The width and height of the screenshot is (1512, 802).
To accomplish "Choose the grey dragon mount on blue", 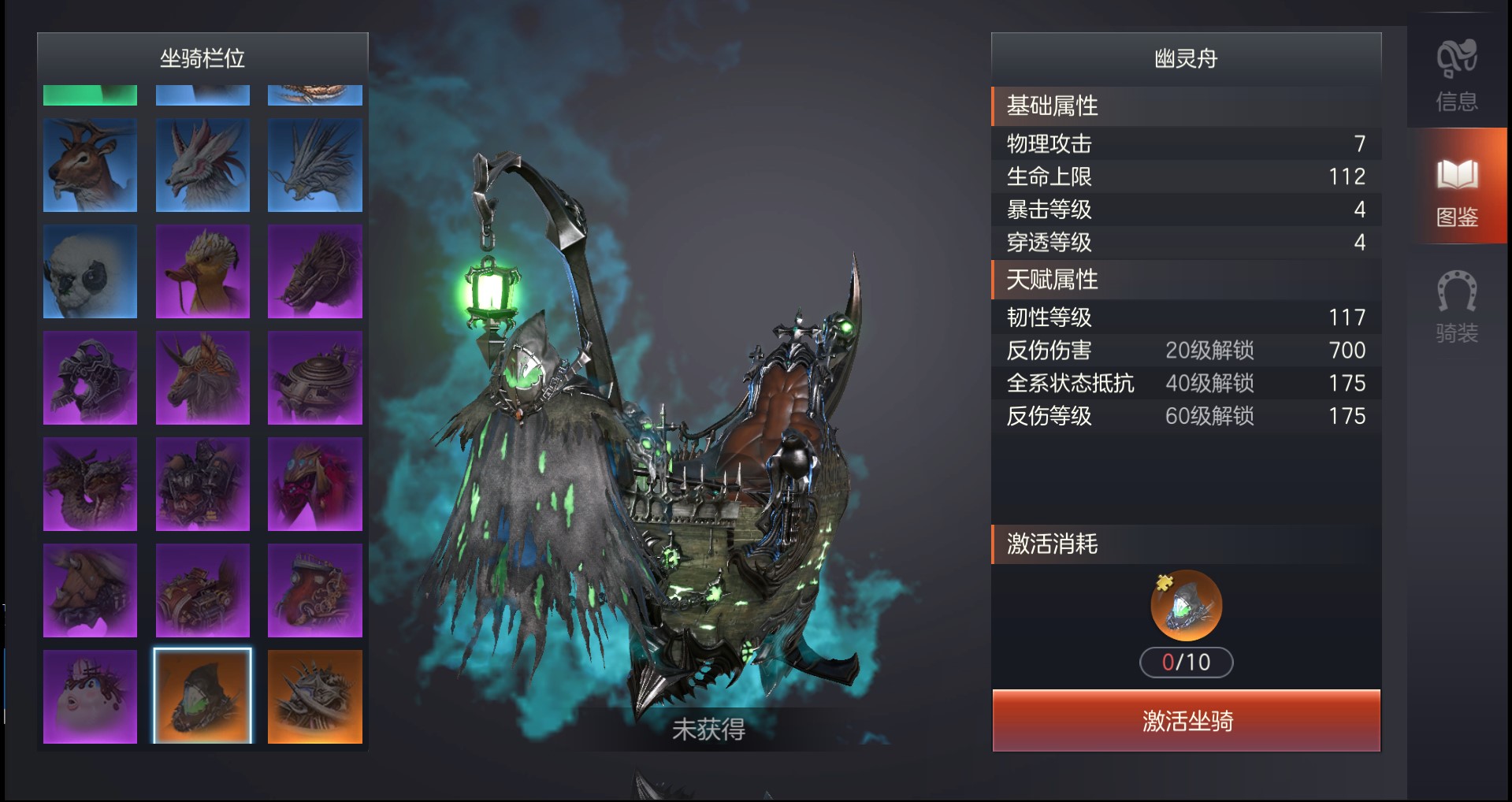I will 315,165.
